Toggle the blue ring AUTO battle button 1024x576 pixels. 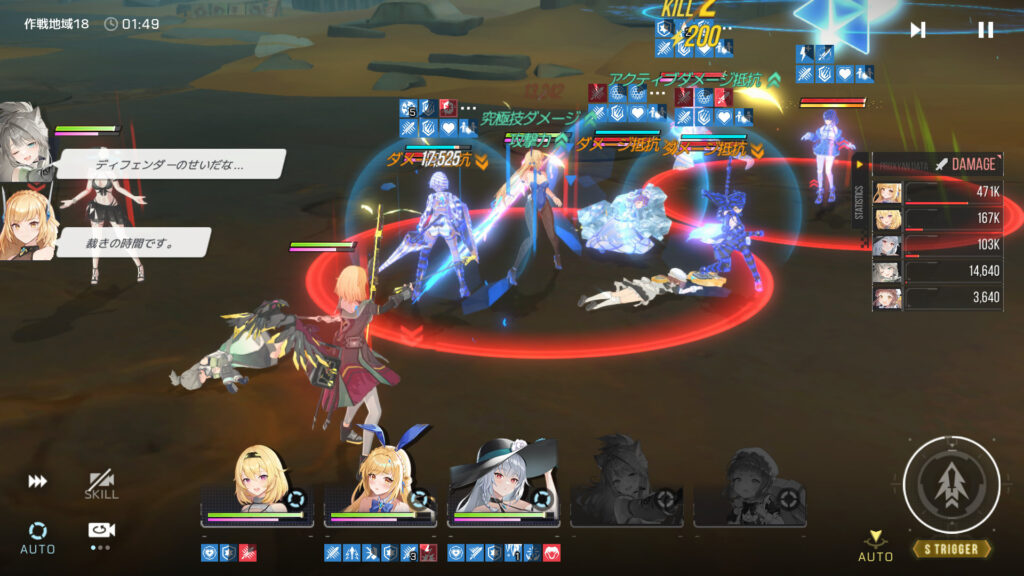pyautogui.click(x=38, y=535)
